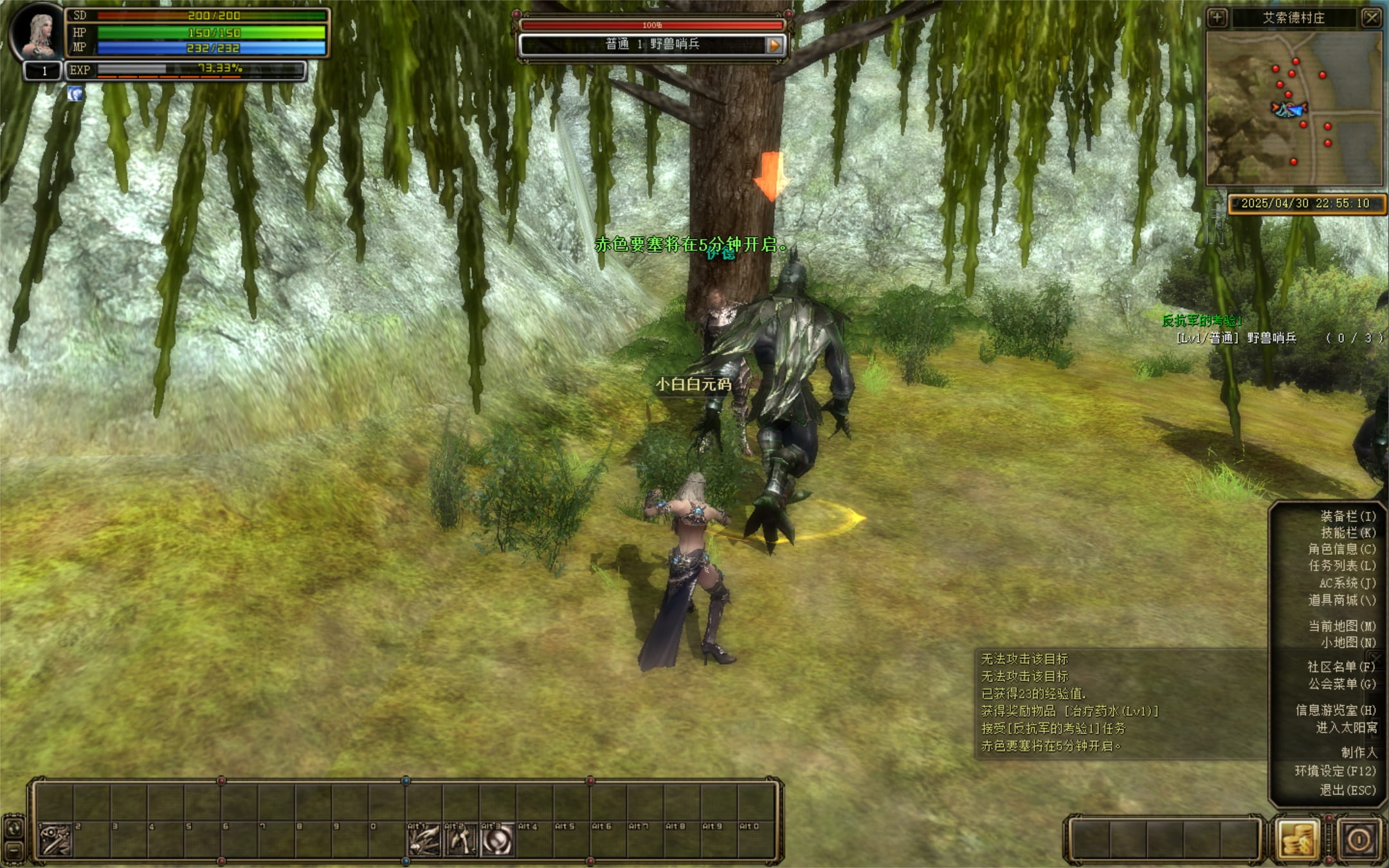The image size is (1389, 868).
Task: Click the minimap's plus button
Action: point(1217,17)
